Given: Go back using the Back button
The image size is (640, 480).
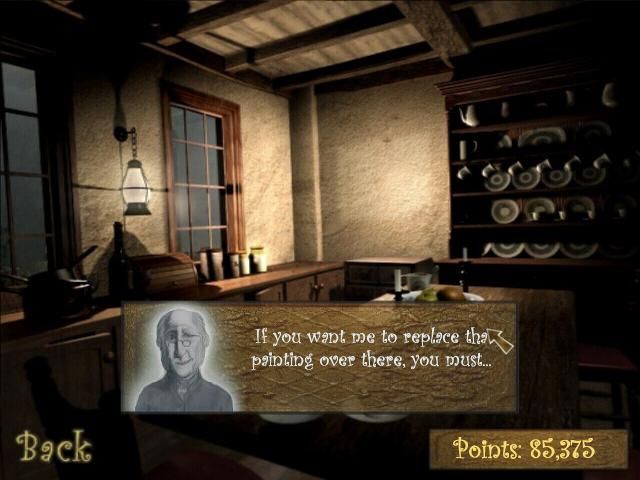Looking at the screenshot, I should [53, 447].
